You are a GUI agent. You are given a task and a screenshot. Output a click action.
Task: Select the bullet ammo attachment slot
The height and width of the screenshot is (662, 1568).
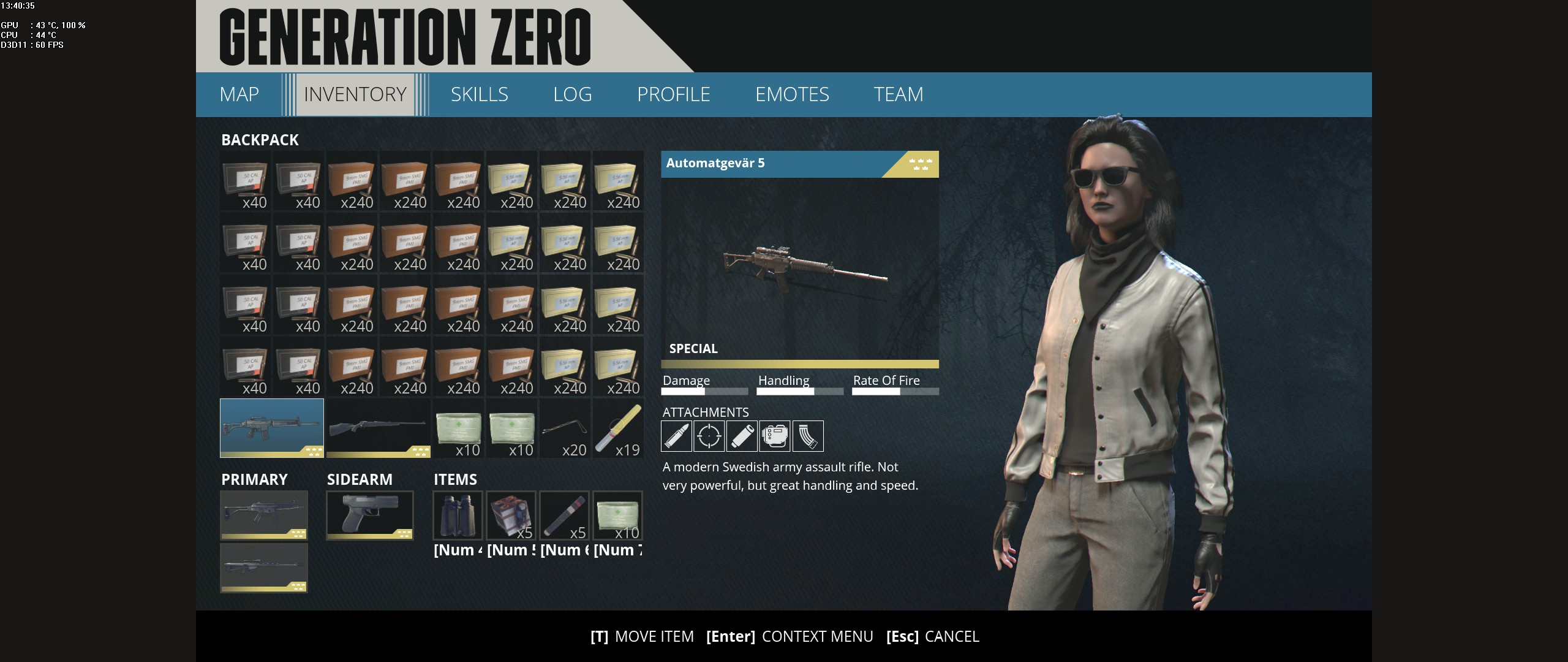[x=676, y=436]
